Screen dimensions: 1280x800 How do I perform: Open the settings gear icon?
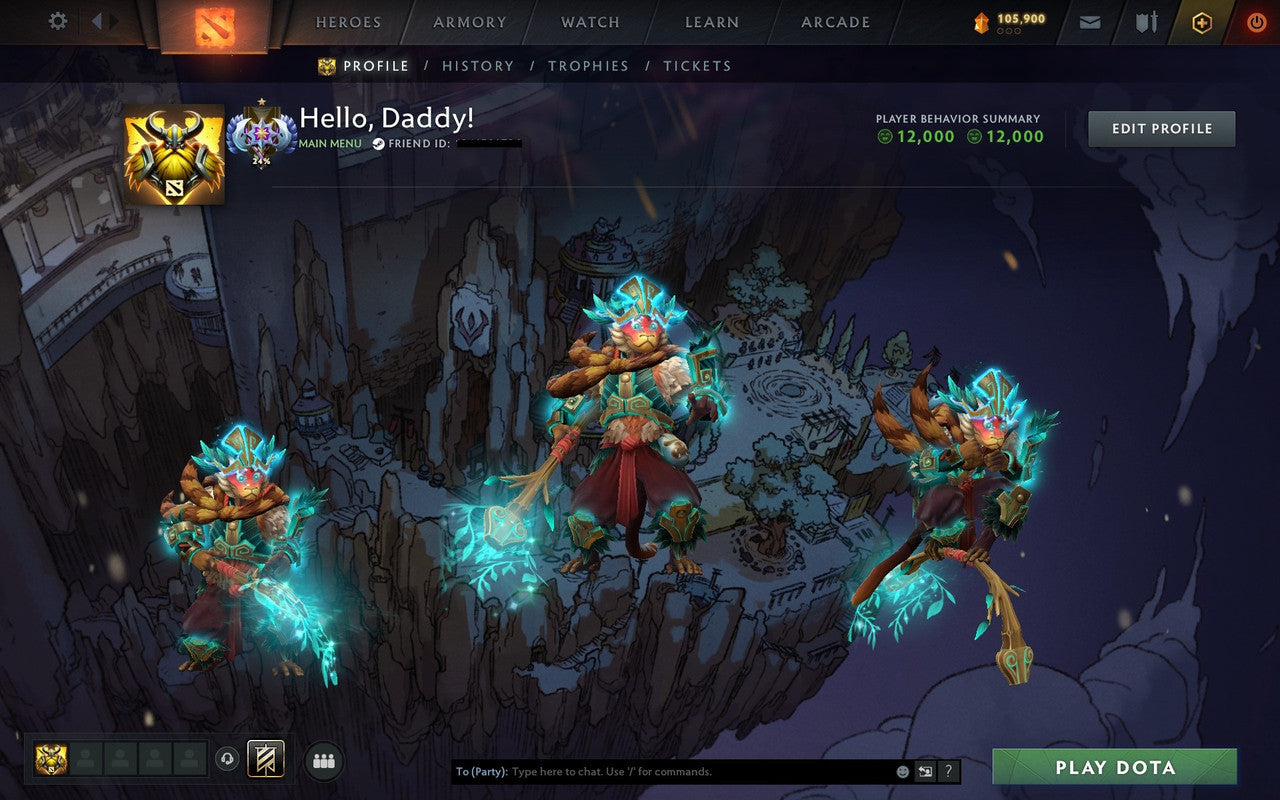click(57, 20)
